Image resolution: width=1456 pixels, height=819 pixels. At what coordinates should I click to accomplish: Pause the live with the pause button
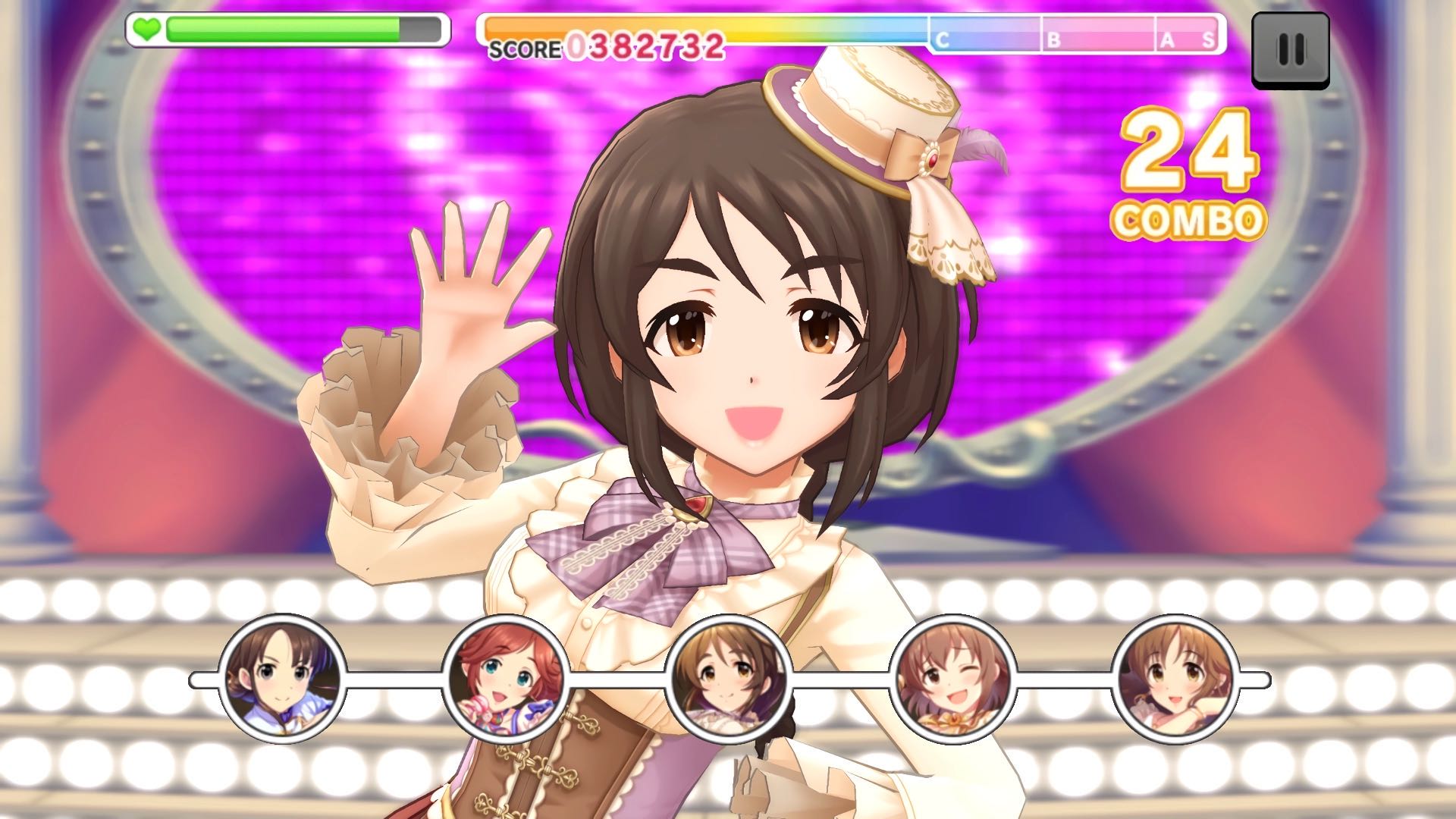point(1290,50)
